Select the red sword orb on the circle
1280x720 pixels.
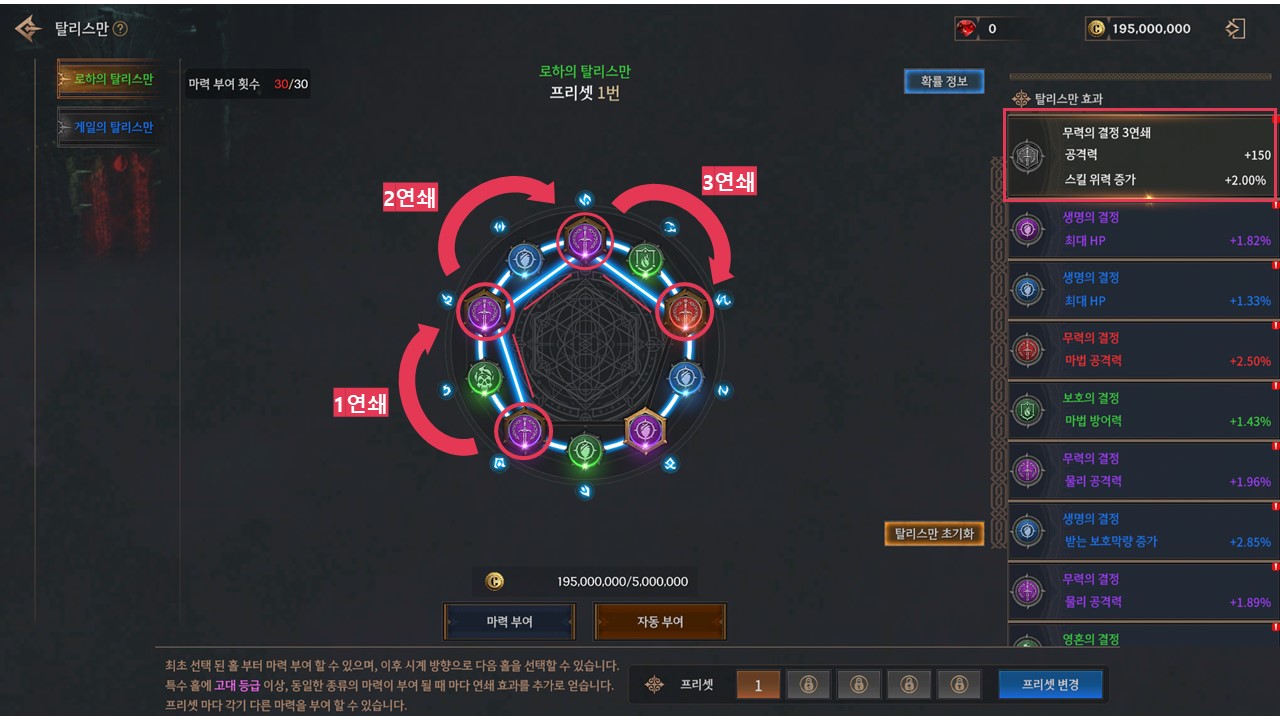click(x=685, y=312)
